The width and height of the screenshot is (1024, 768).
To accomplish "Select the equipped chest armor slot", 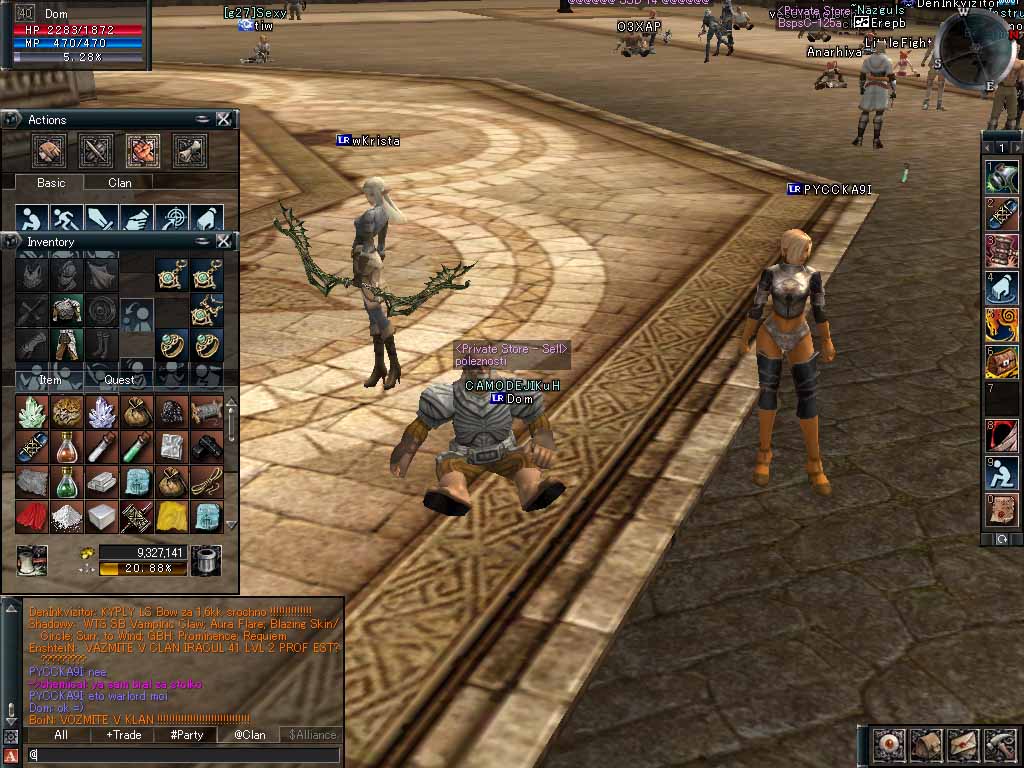I will [67, 310].
